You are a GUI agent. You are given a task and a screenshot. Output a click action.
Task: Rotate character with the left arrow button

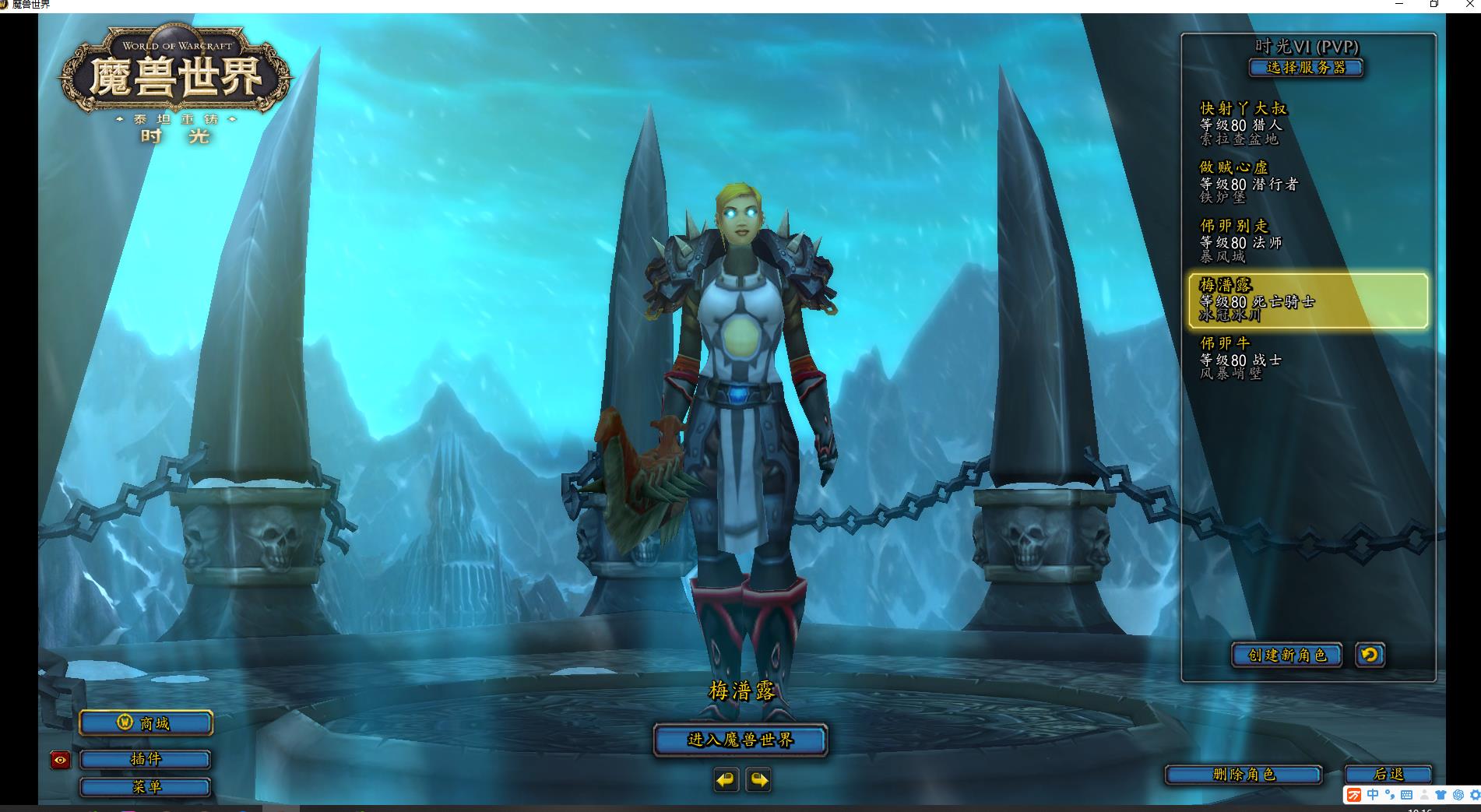(x=726, y=779)
